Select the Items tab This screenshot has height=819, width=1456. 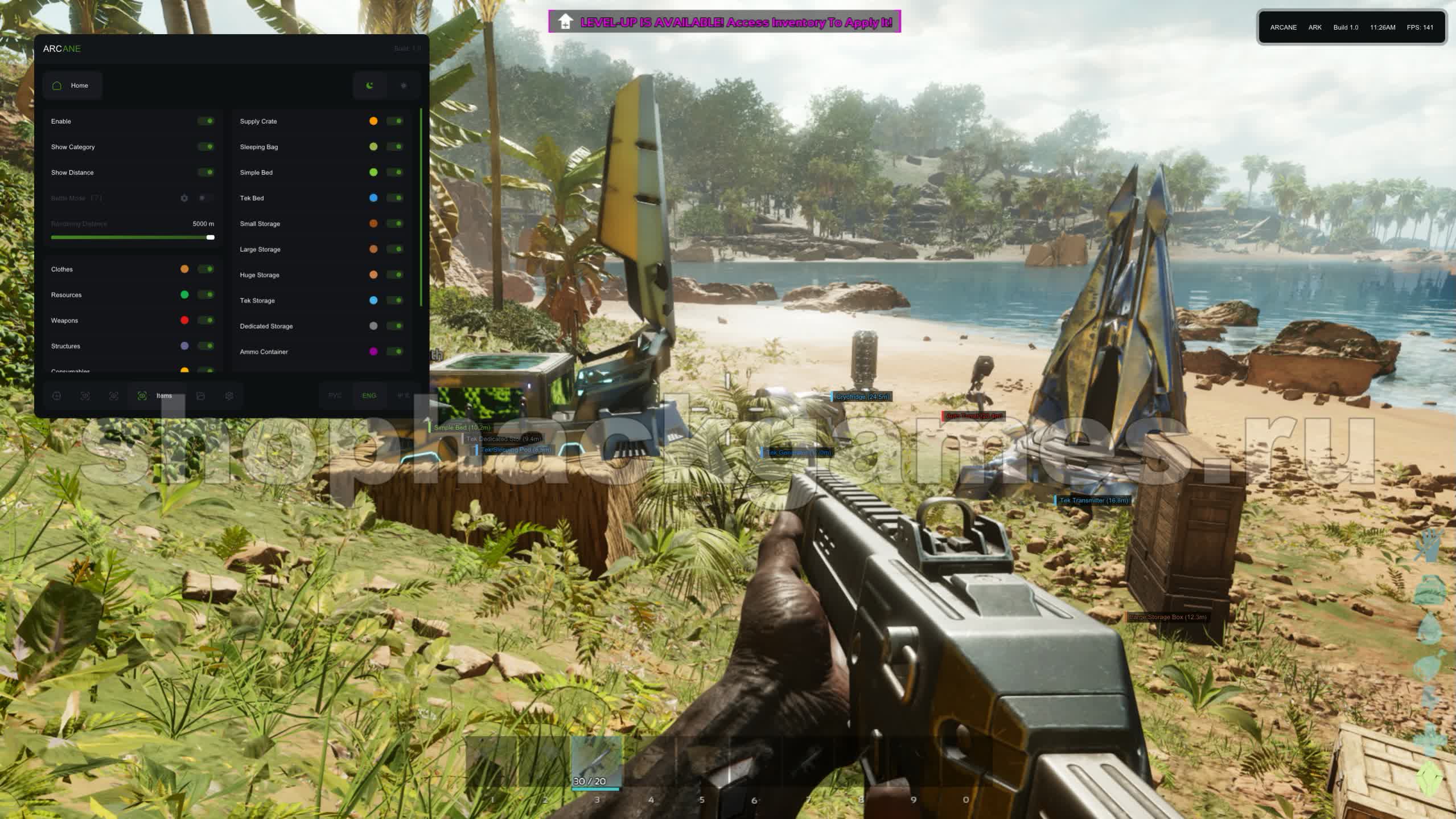coord(156,396)
